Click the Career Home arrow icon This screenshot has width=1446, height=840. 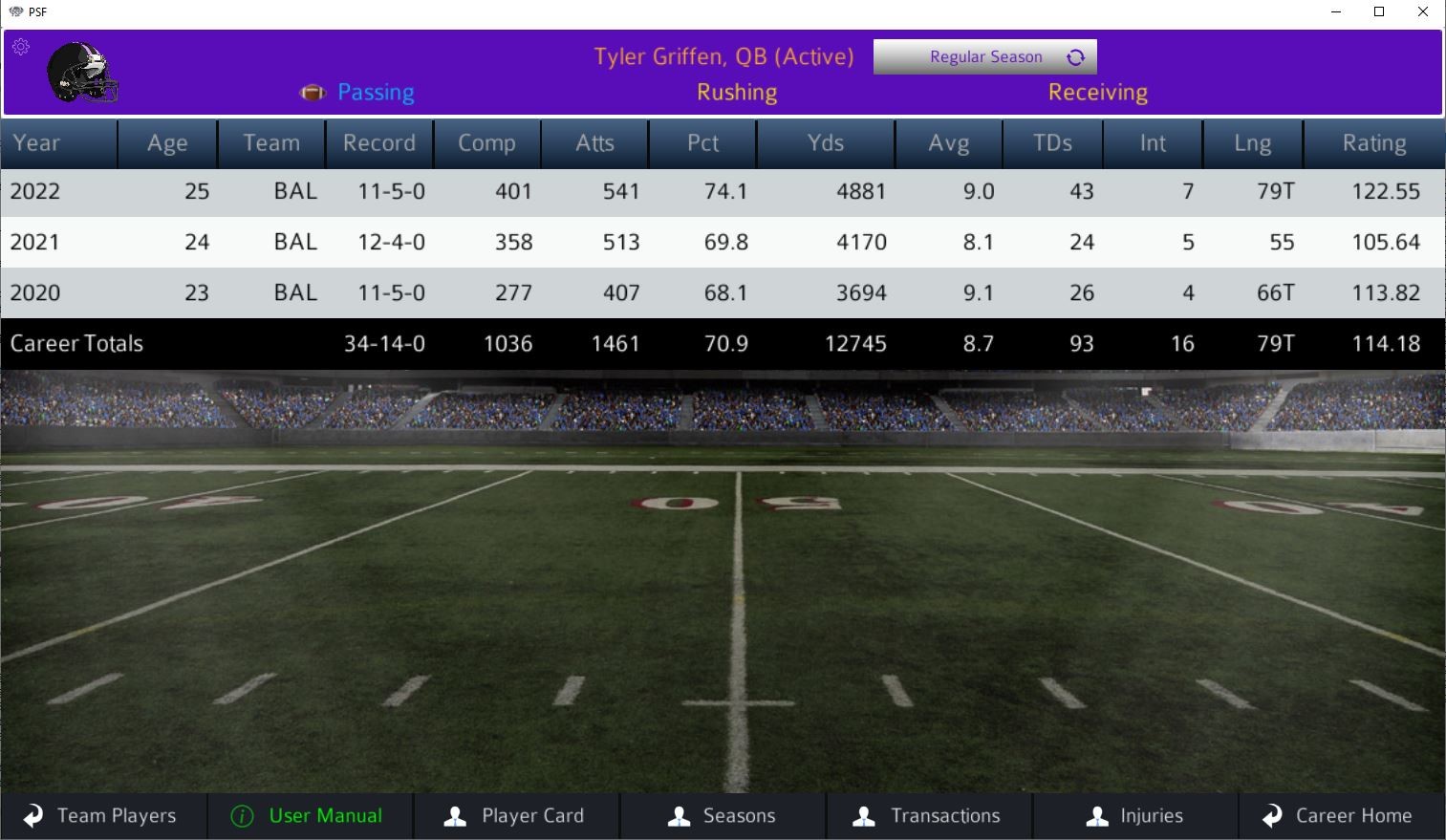tap(1272, 816)
